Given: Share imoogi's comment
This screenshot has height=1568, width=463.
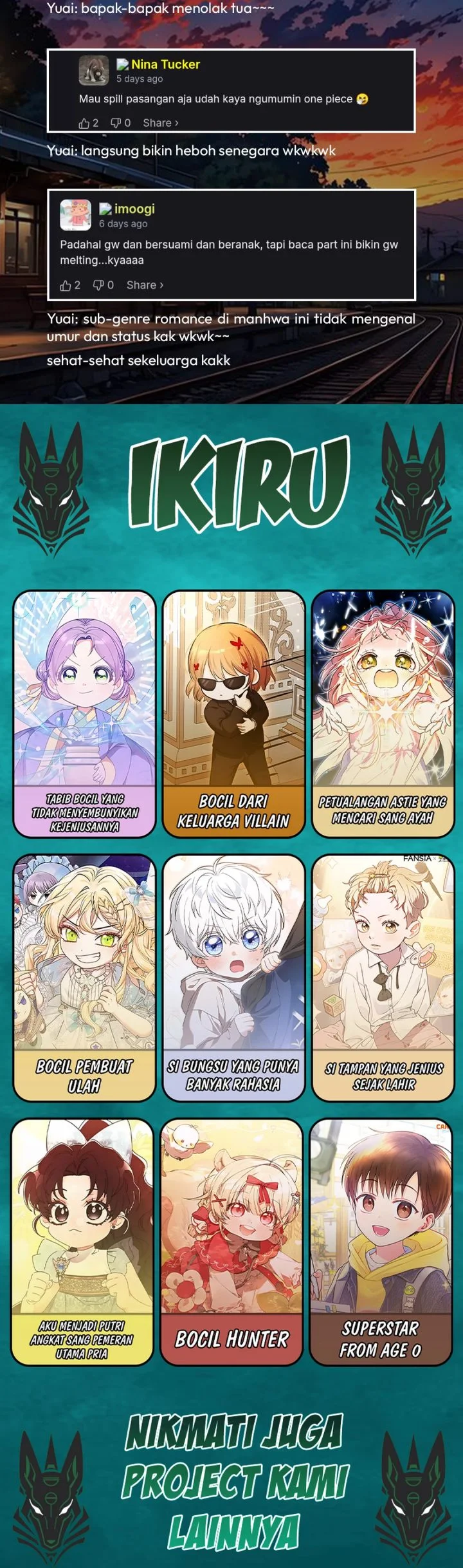Looking at the screenshot, I should click(145, 285).
